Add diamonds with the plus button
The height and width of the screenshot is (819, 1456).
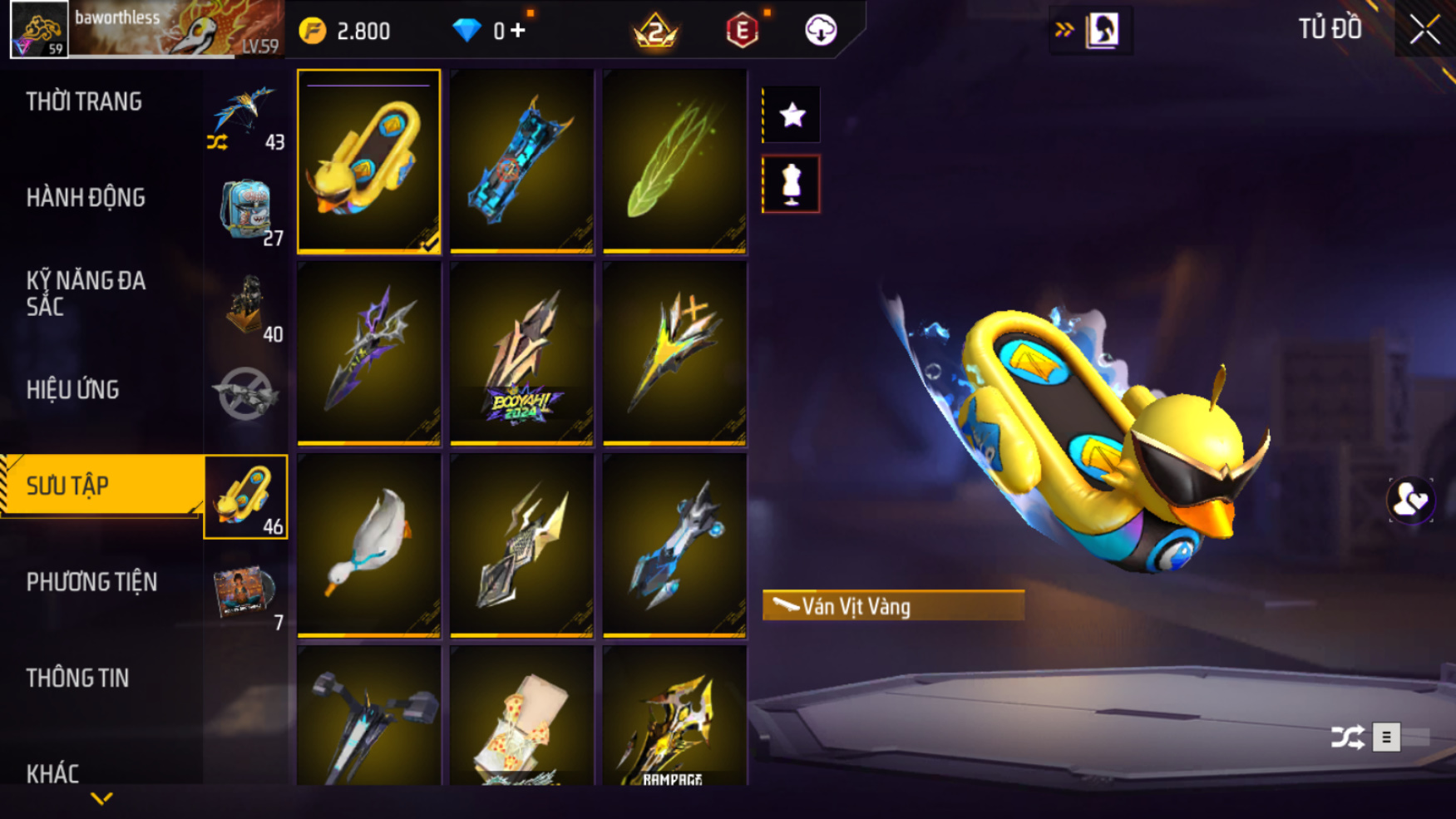click(518, 31)
